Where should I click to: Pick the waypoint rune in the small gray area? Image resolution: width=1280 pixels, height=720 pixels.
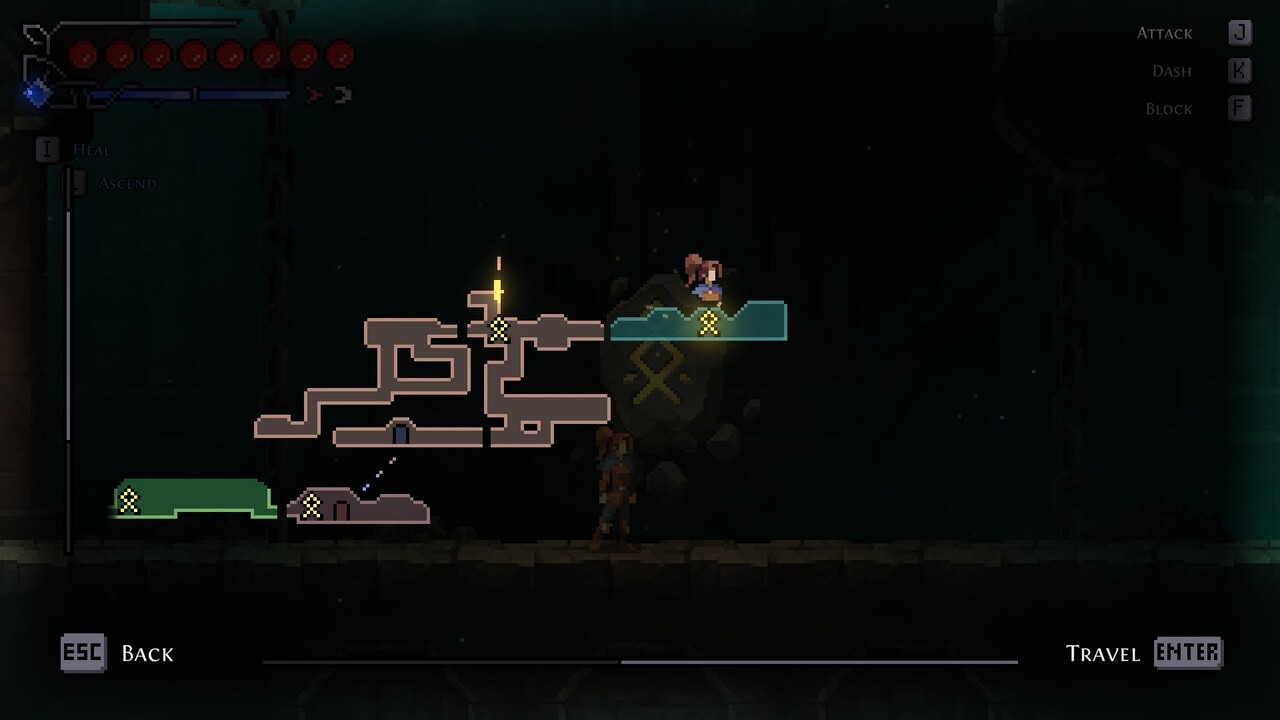(312, 506)
